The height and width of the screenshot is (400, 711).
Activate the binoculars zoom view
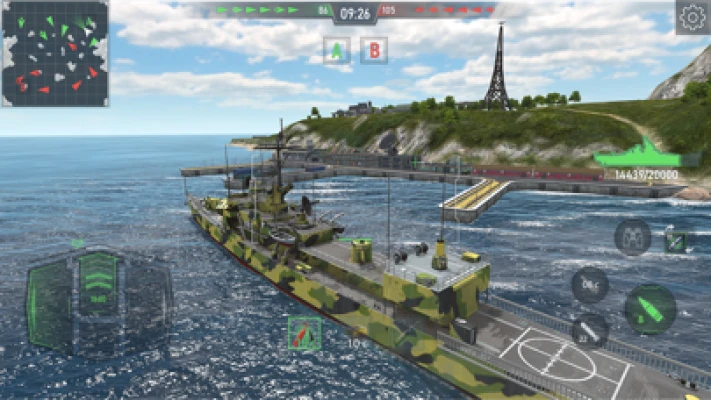click(x=632, y=237)
